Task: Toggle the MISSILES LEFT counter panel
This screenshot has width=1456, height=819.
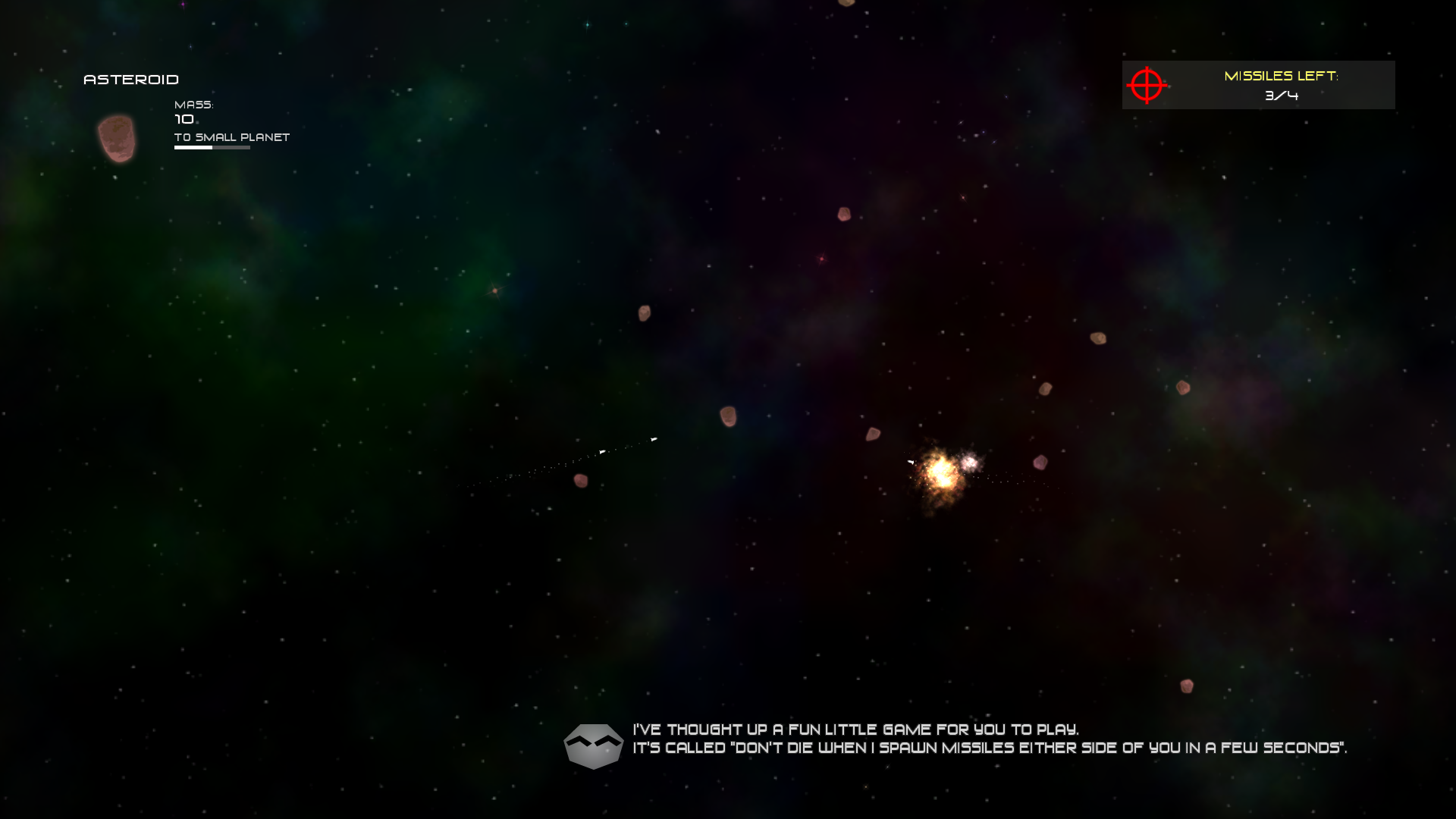Action: tap(1258, 84)
